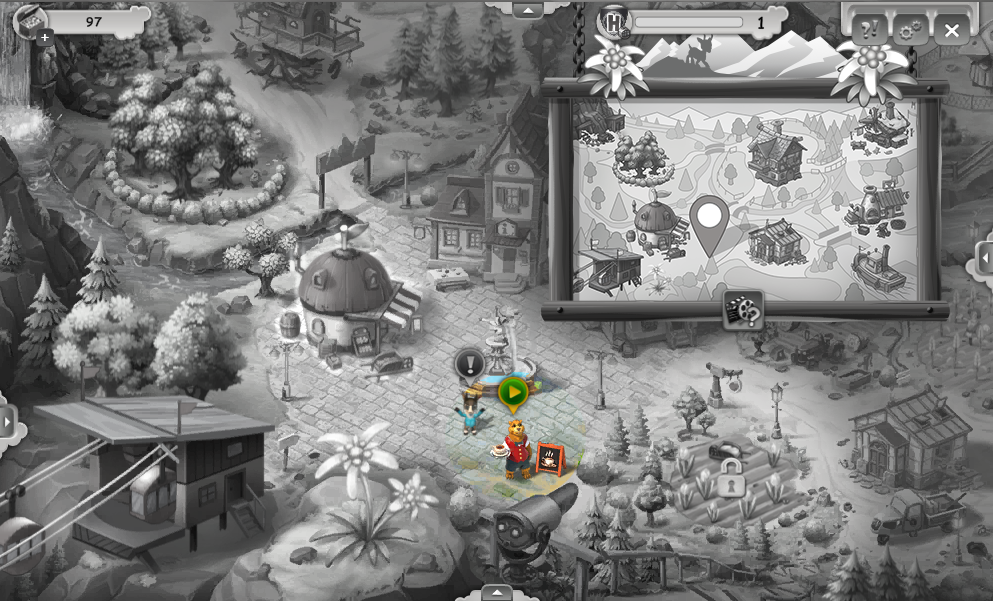Click the H badge level icon
This screenshot has height=601, width=993.
point(613,22)
